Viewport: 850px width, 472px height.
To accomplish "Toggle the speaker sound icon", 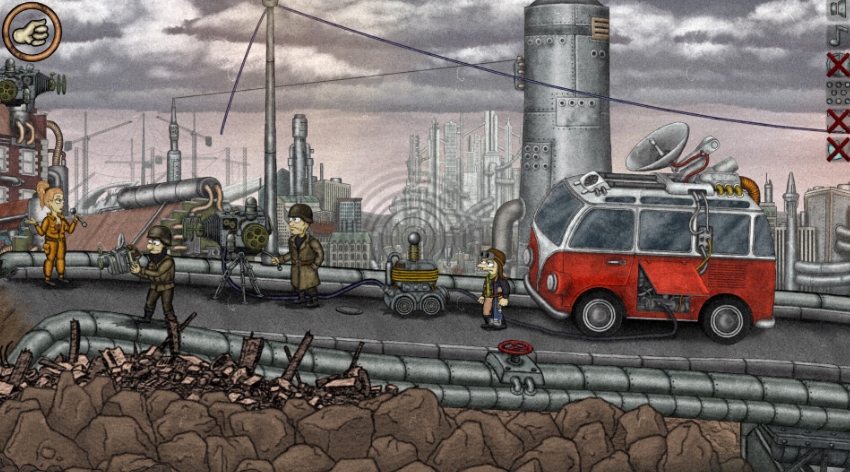I will (837, 9).
